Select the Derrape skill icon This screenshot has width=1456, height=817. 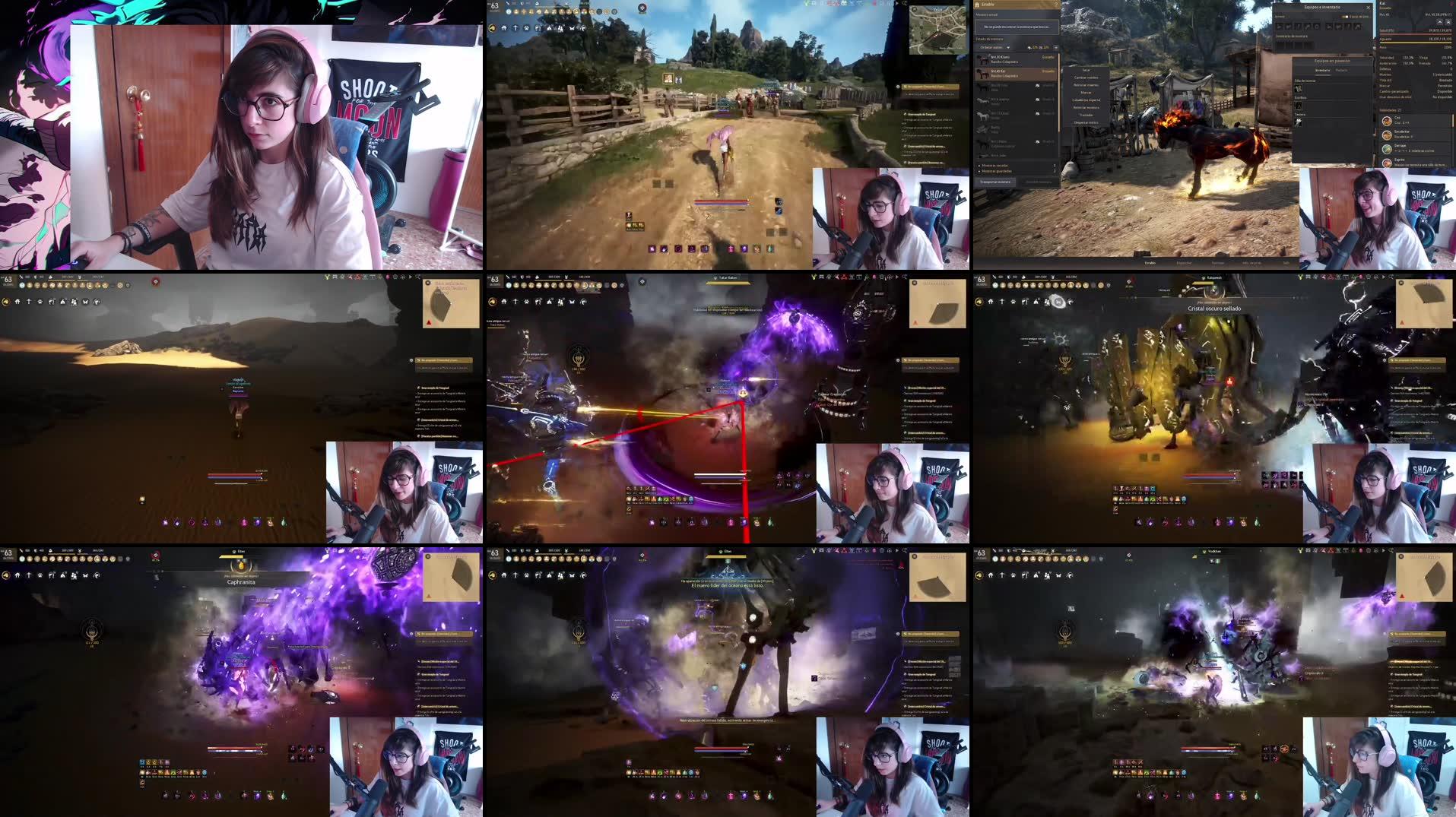pyautogui.click(x=1387, y=148)
